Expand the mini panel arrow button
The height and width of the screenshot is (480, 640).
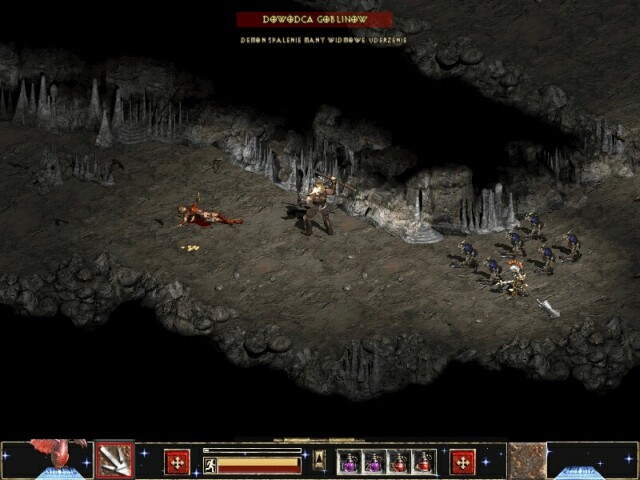(x=319, y=460)
